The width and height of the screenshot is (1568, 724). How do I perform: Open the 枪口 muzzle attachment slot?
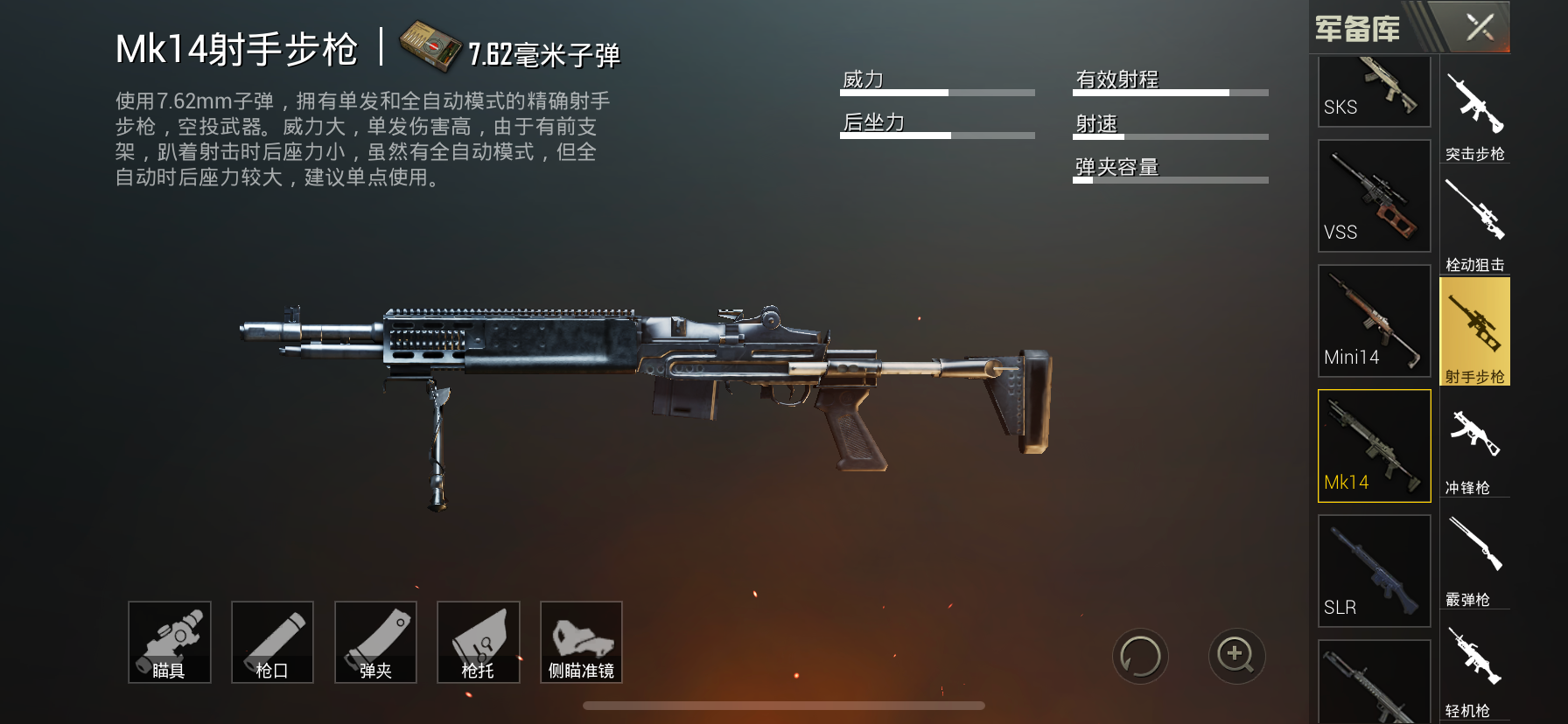click(x=272, y=642)
